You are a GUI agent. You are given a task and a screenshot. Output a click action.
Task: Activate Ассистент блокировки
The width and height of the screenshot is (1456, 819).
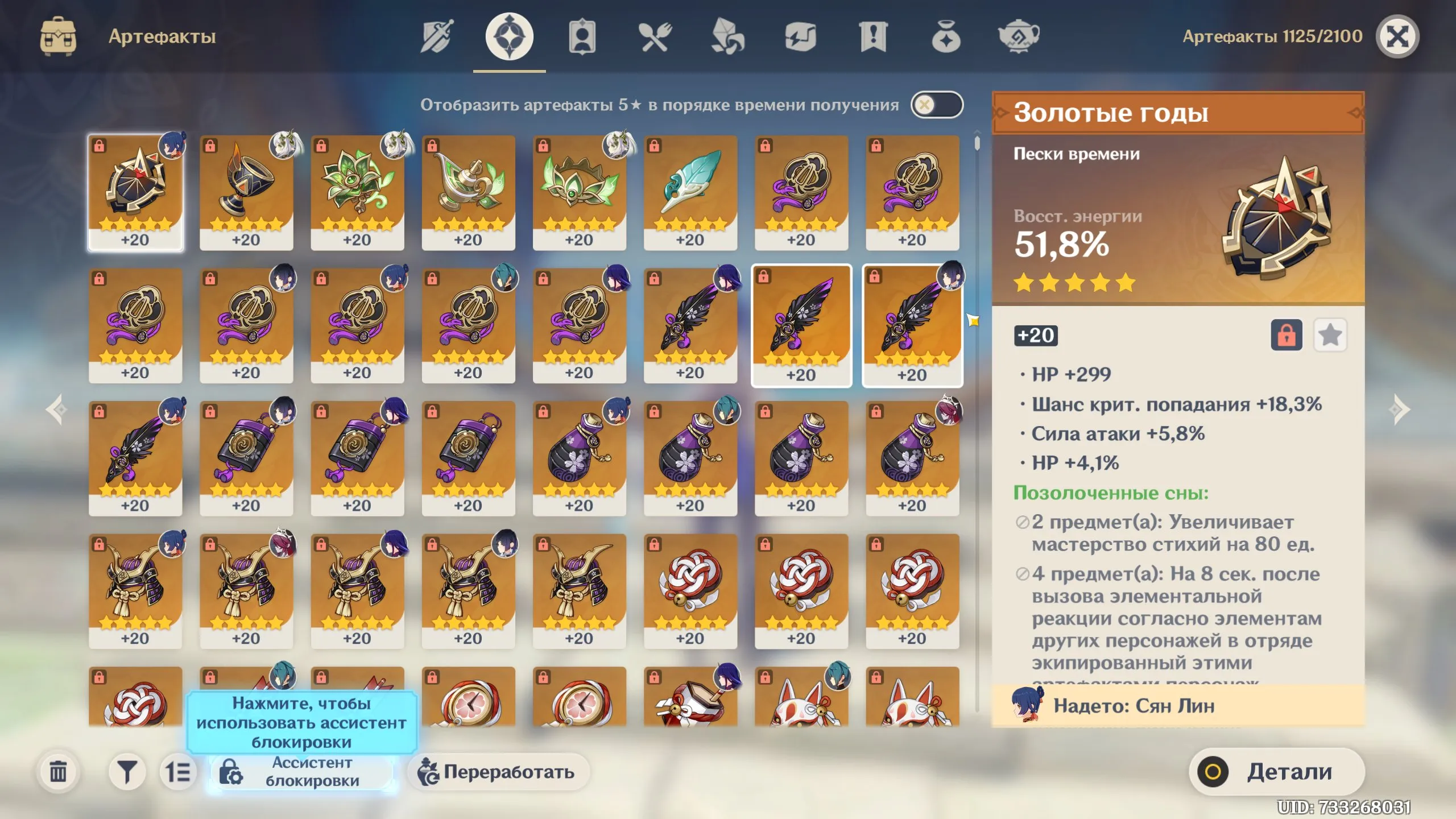[x=301, y=773]
